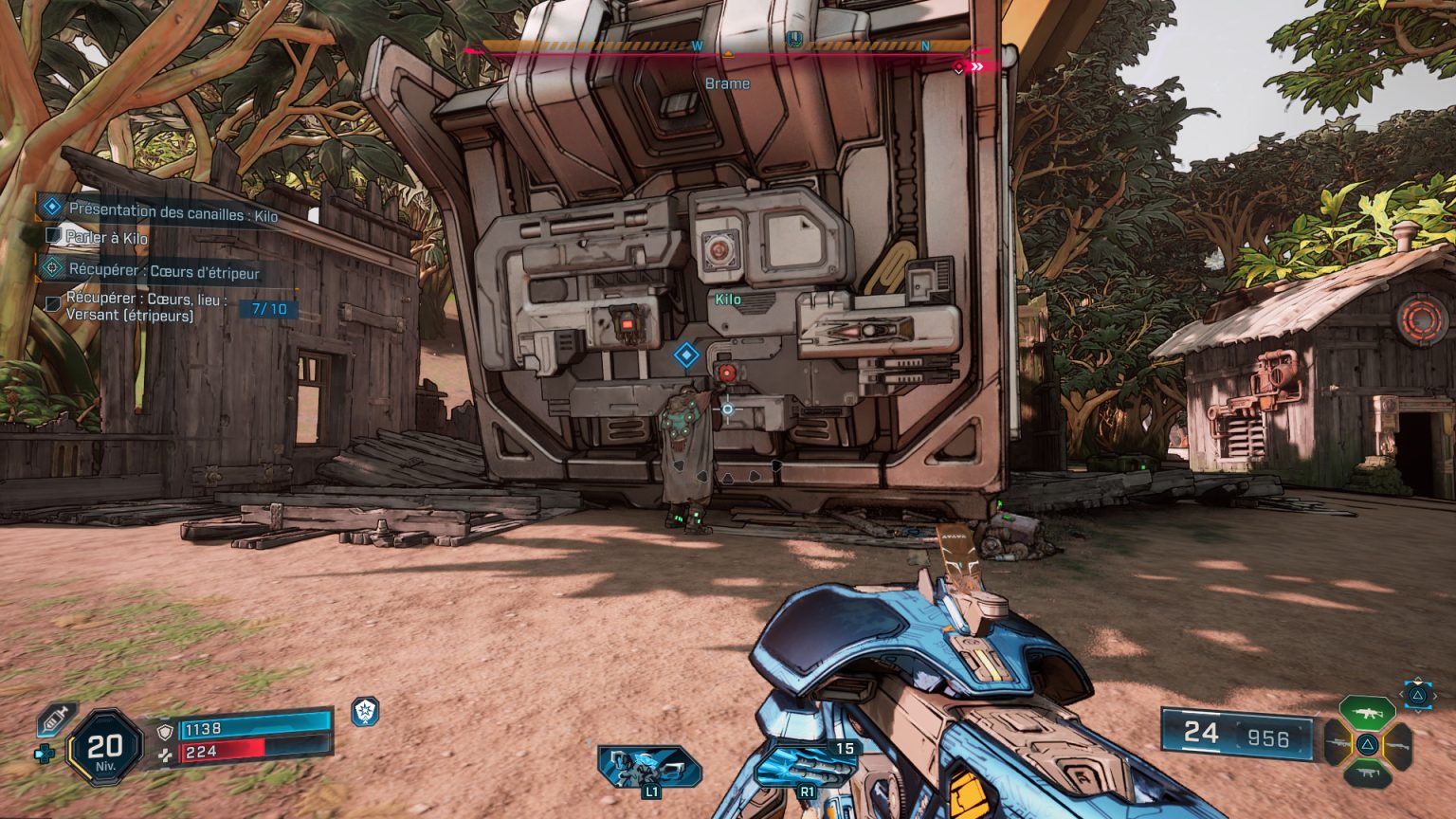Select the SMG slot at the weapon wheel bottom
This screenshot has width=1456, height=819.
[x=1368, y=773]
